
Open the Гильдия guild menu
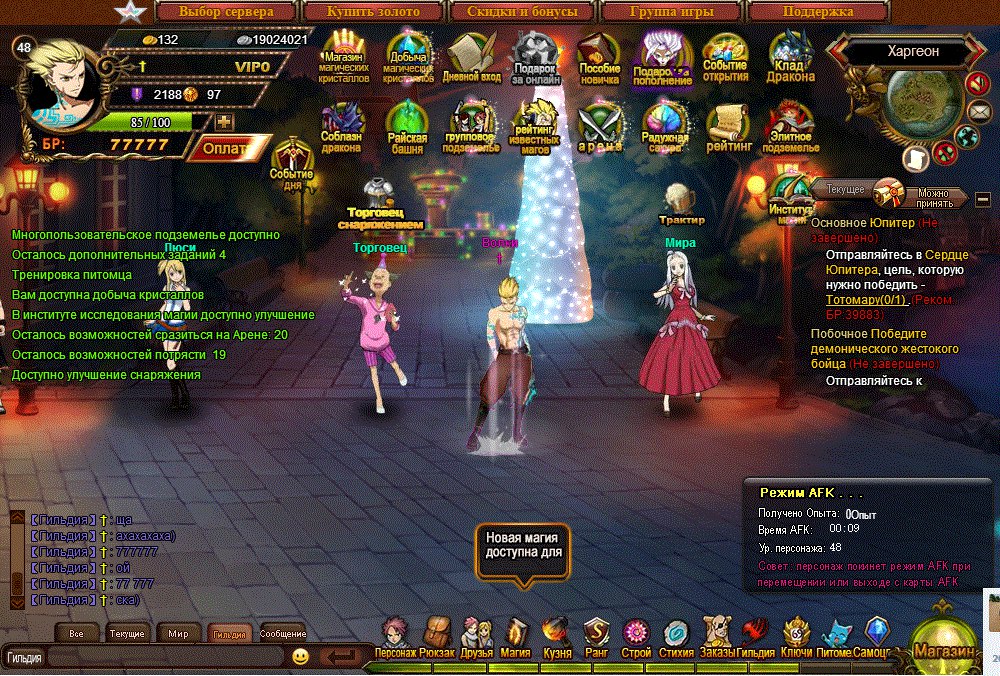tap(755, 637)
